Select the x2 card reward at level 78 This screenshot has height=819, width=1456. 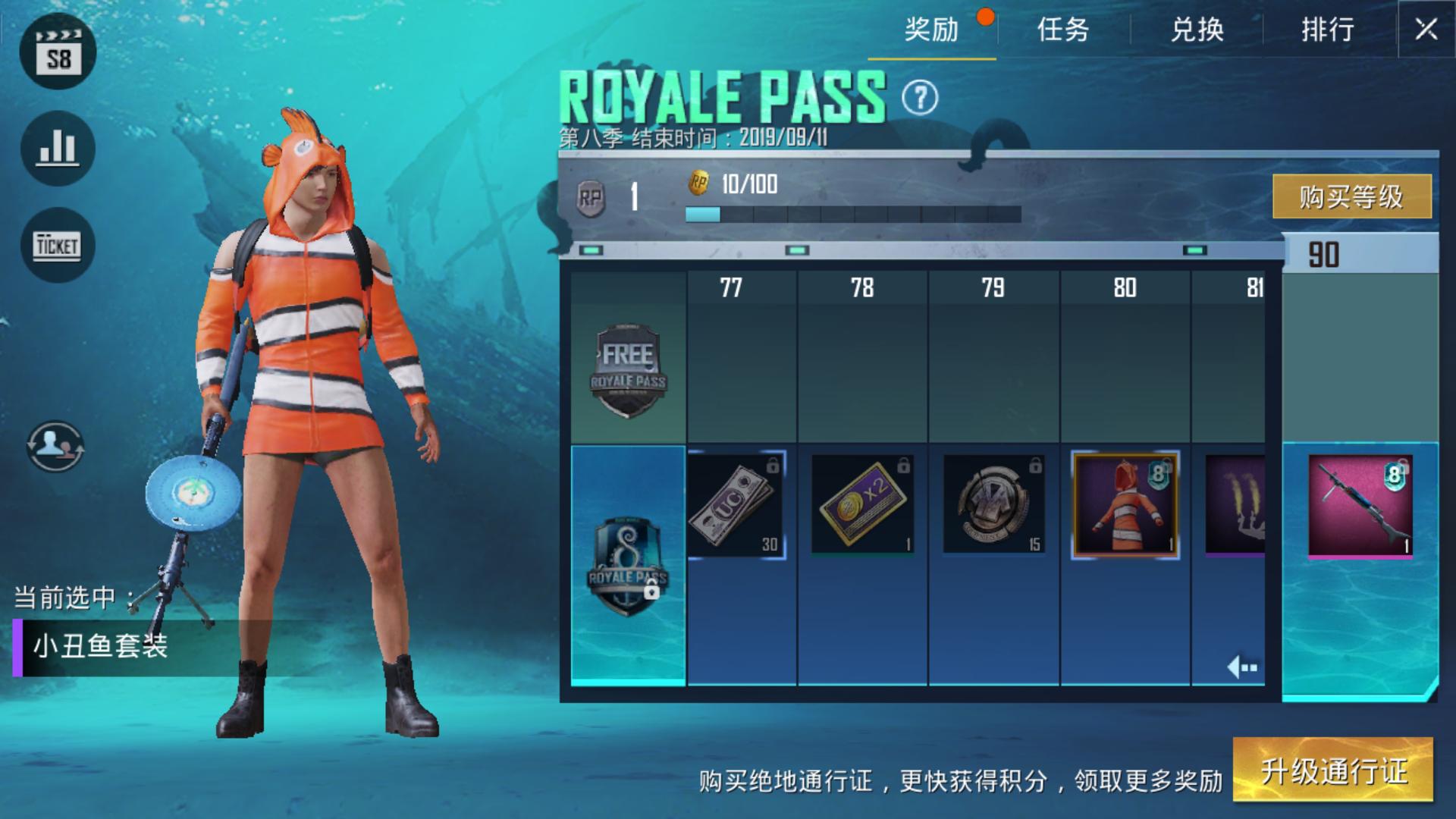pos(862,505)
